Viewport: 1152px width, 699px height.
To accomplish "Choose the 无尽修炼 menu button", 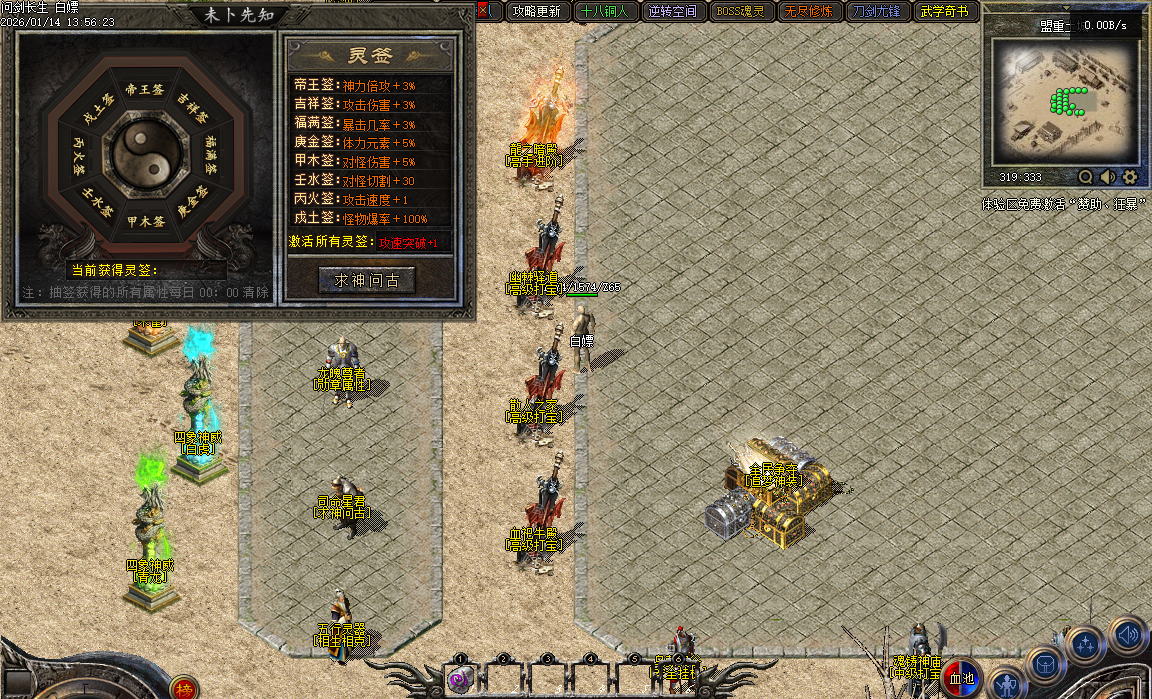I will pyautogui.click(x=808, y=12).
